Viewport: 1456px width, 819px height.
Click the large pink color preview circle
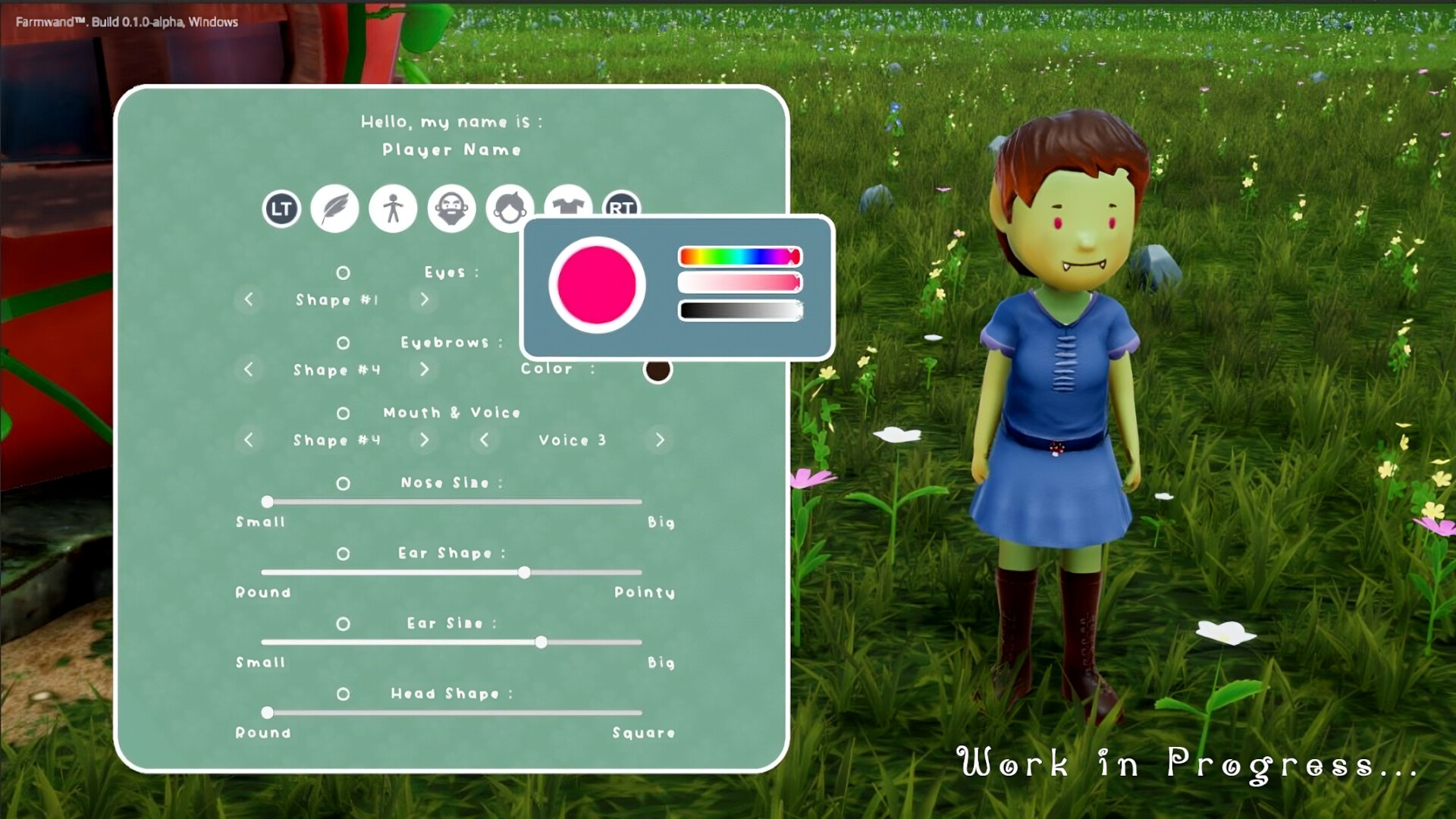tap(596, 285)
